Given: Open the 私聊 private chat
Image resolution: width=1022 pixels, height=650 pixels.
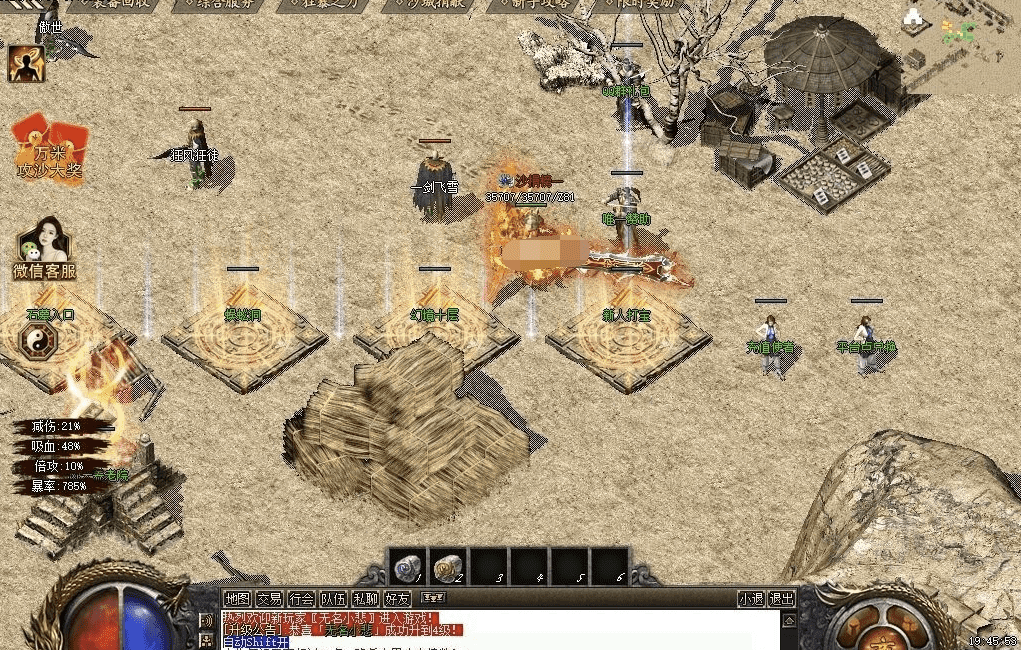Looking at the screenshot, I should click(x=365, y=599).
